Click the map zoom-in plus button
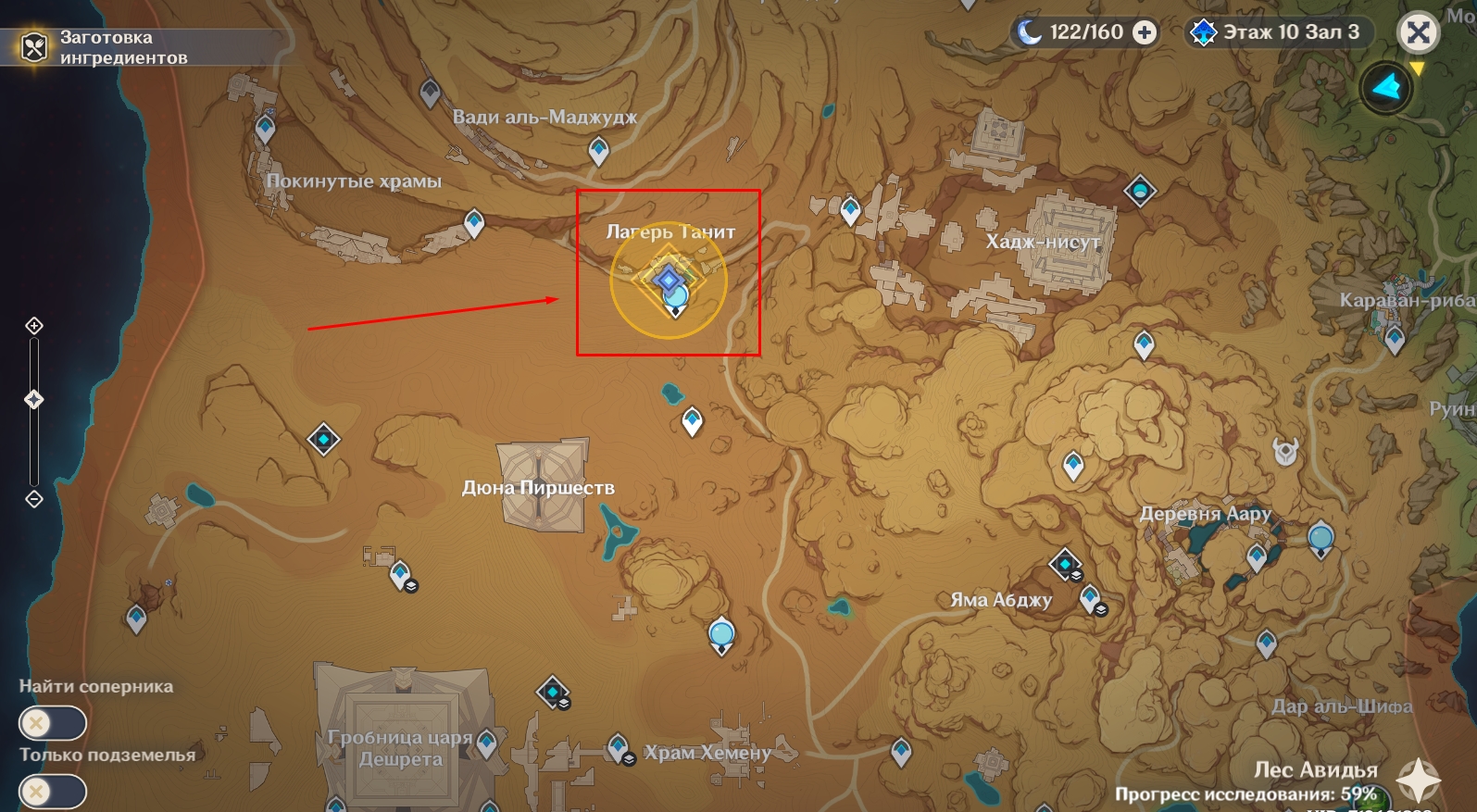This screenshot has width=1477, height=812. [34, 326]
